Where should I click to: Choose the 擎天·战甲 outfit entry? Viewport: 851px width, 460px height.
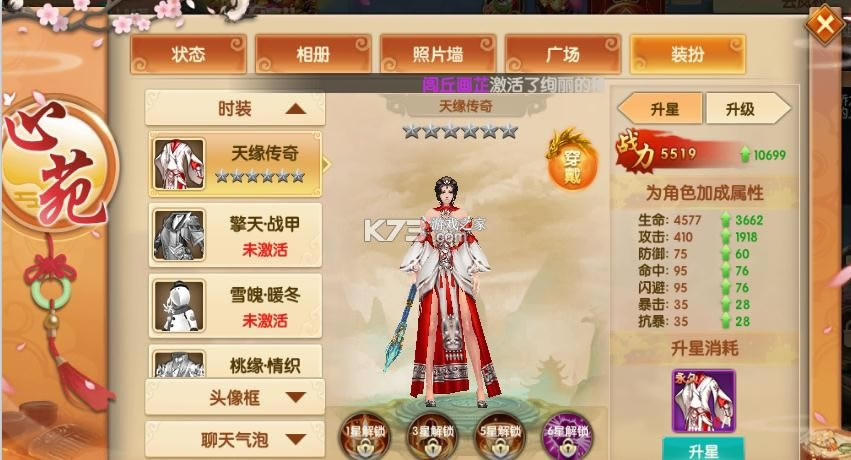236,234
